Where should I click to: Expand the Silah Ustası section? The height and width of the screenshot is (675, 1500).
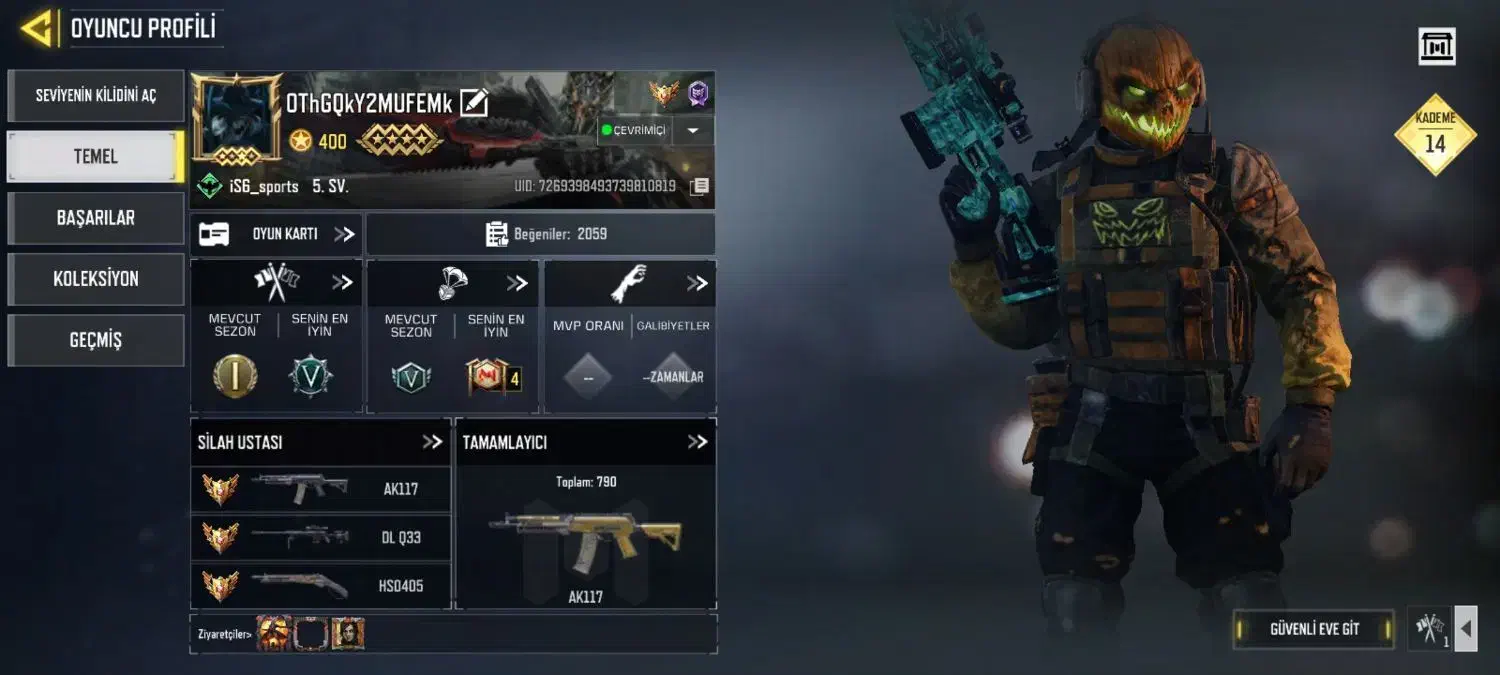432,442
